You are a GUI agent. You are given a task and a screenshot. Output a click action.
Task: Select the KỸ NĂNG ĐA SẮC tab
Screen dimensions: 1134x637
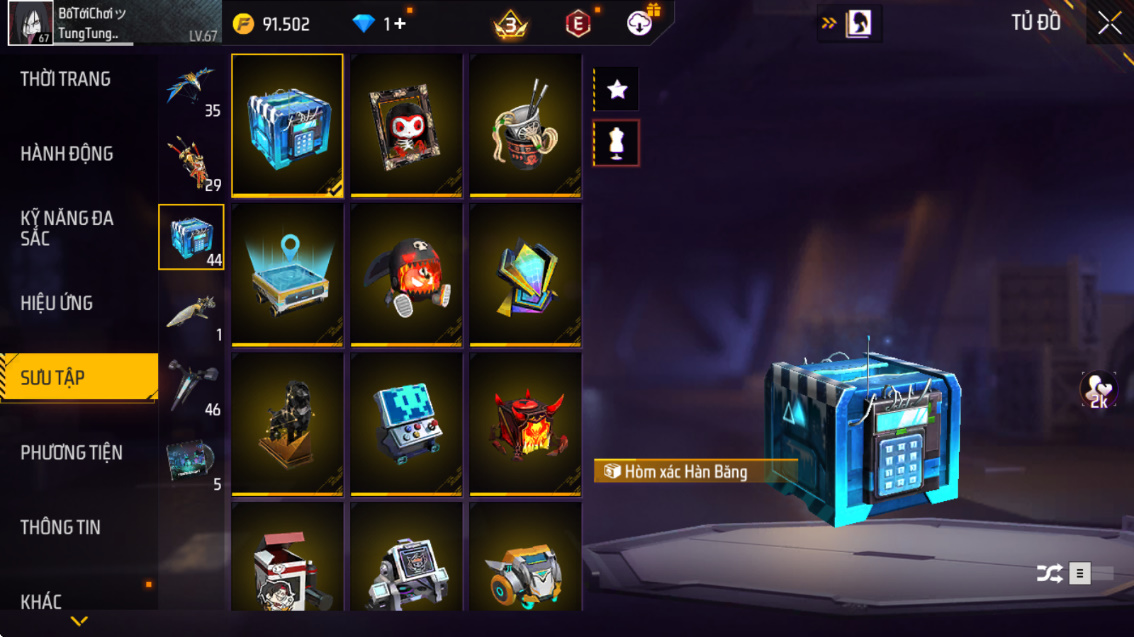tap(67, 228)
